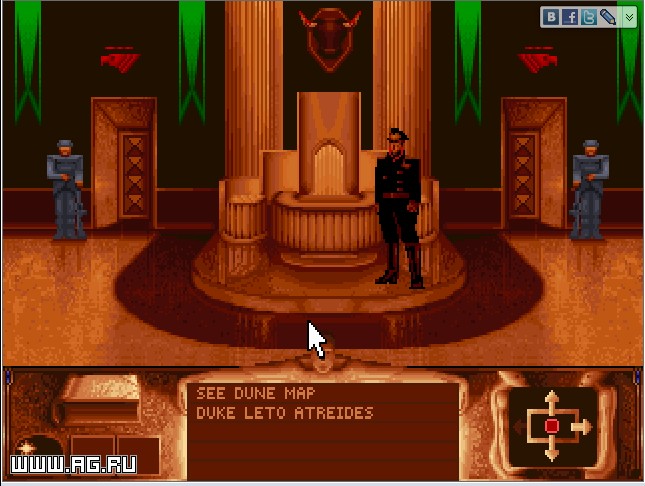Click the red center compass button
The width and height of the screenshot is (645, 486).
(551, 427)
